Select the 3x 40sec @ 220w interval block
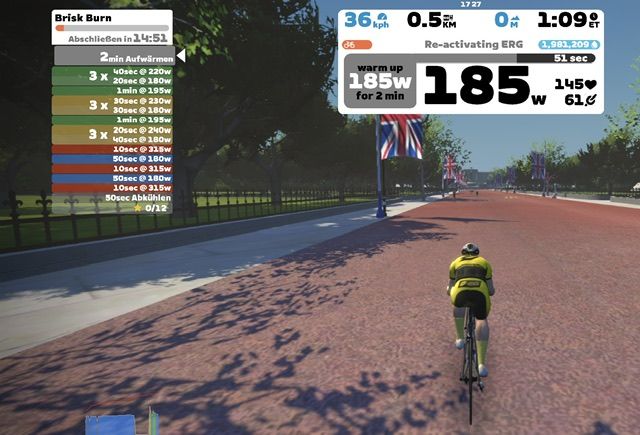640x435 pixels. coord(112,76)
